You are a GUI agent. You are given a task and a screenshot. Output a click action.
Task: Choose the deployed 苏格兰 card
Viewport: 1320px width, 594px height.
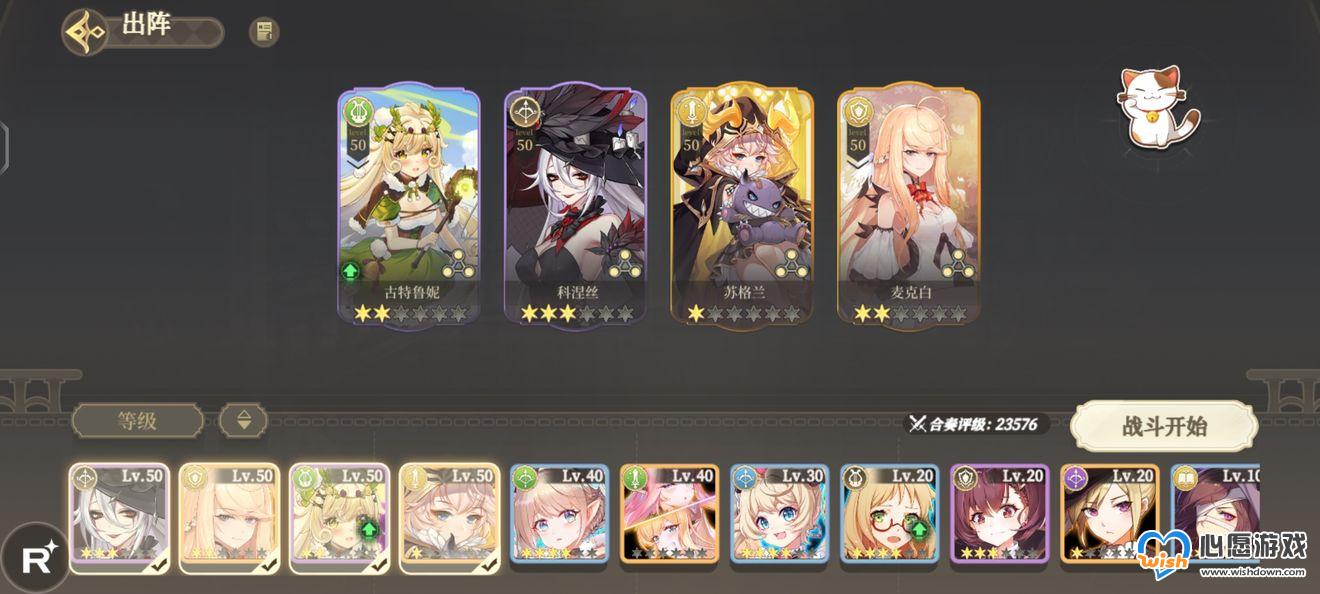(x=742, y=205)
